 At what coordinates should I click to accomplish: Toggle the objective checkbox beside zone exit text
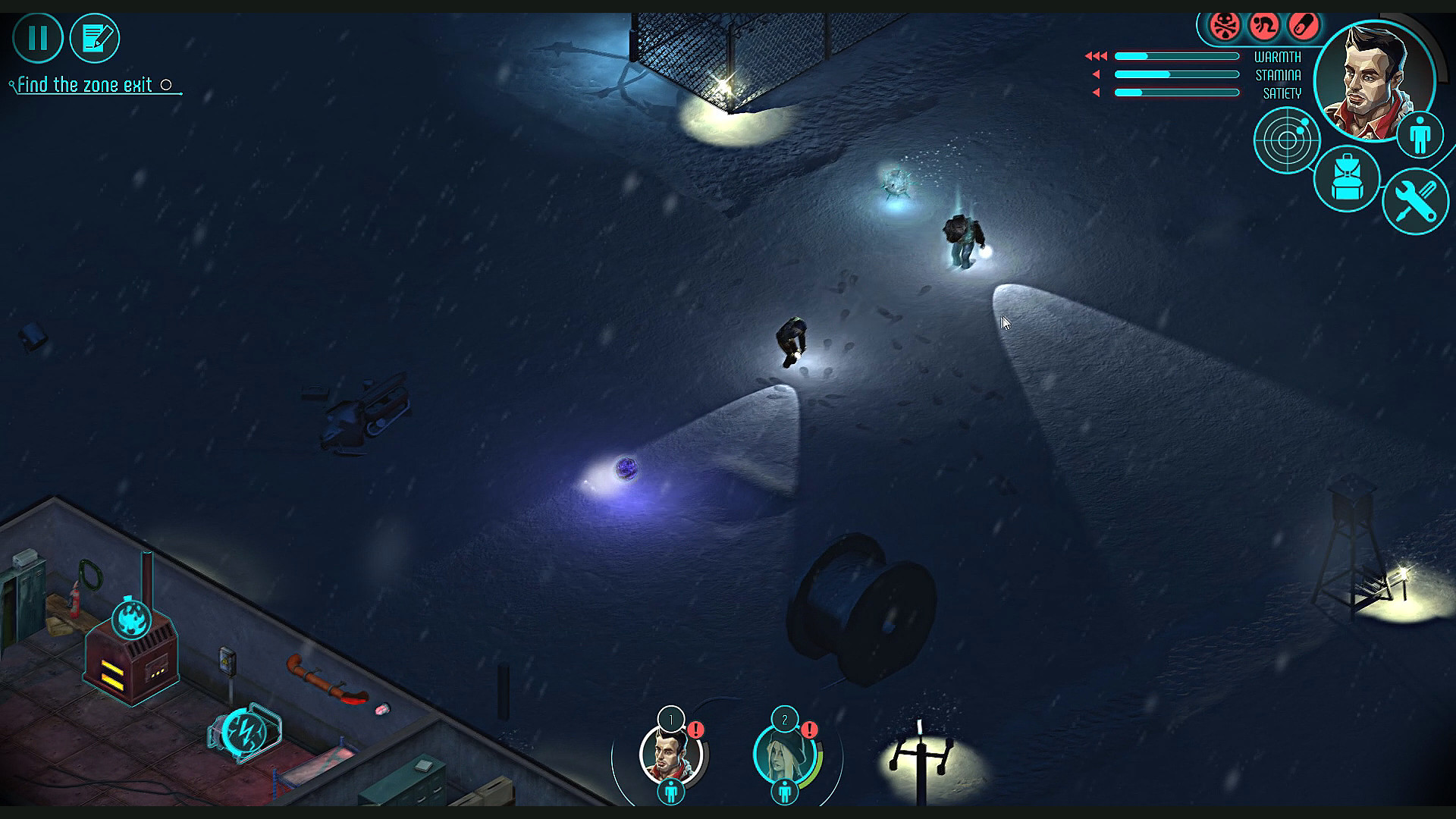[x=167, y=86]
